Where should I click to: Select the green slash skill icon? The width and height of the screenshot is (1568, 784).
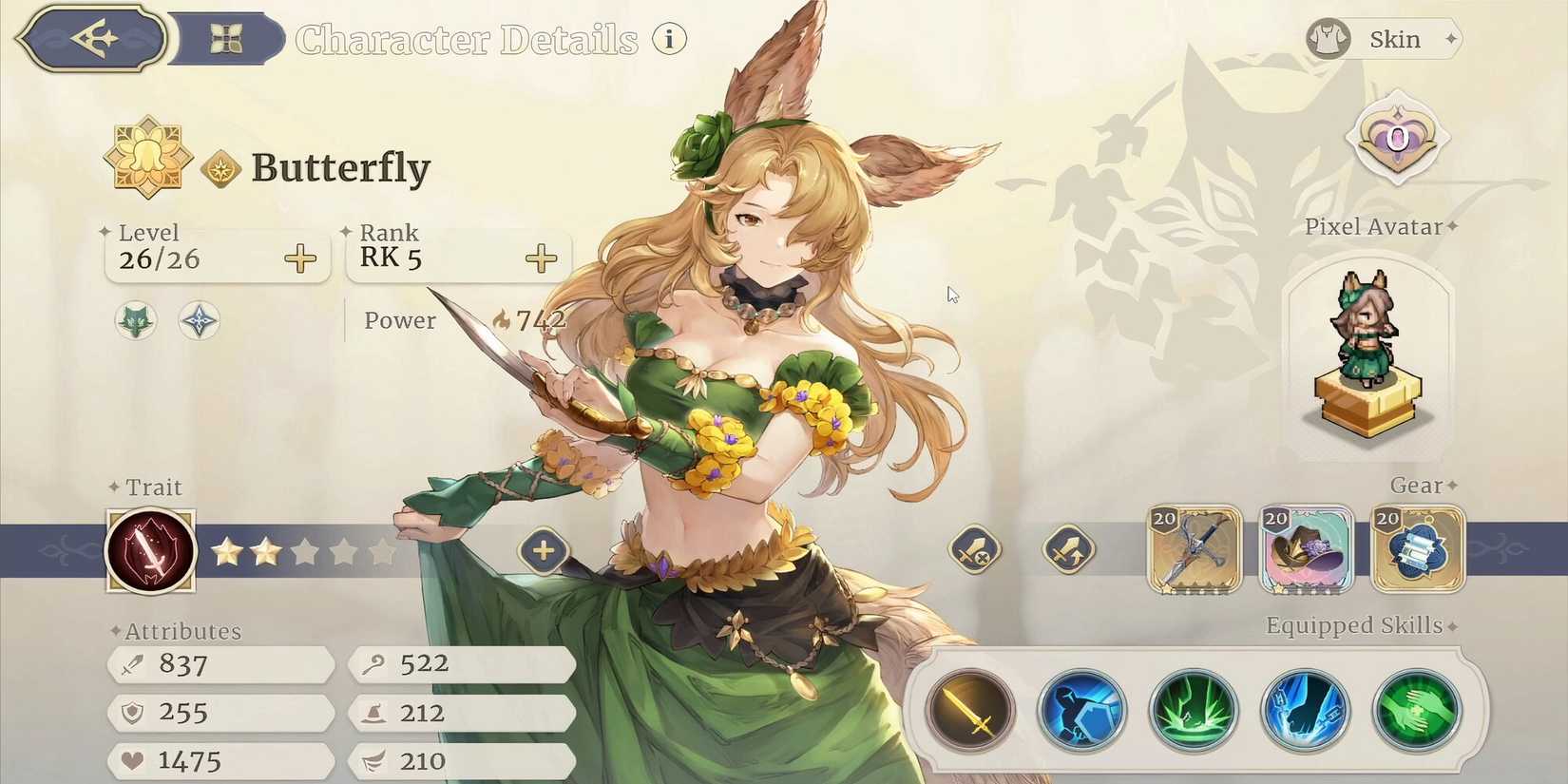1193,708
